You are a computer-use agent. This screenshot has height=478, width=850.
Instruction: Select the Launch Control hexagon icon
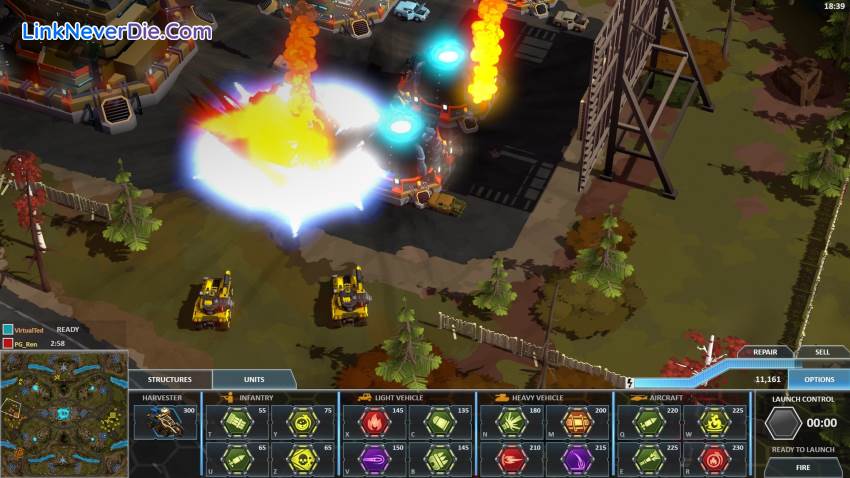[781, 423]
